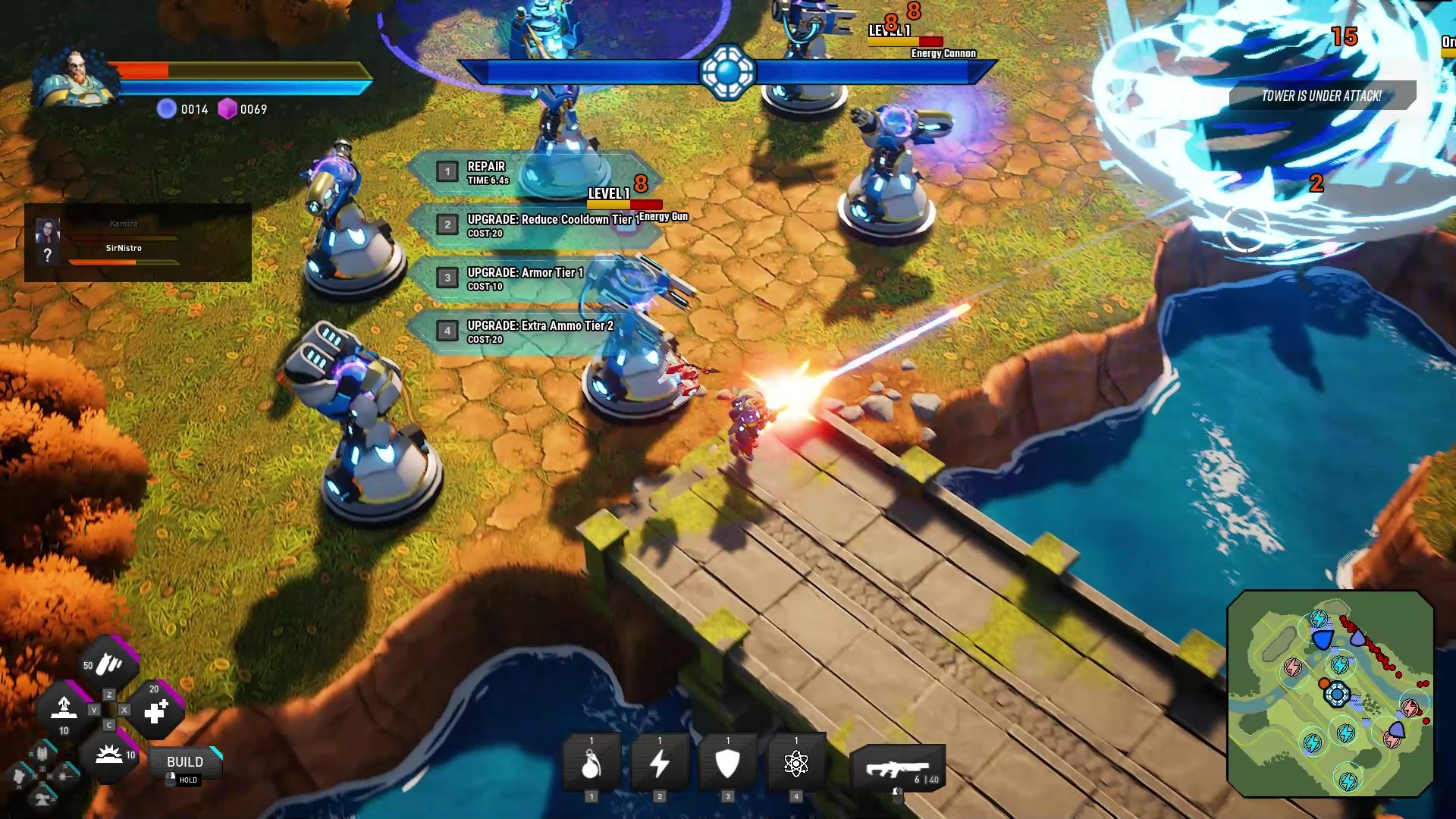Click the core emblem on the blue bar
Image resolution: width=1456 pixels, height=819 pixels.
(x=727, y=72)
